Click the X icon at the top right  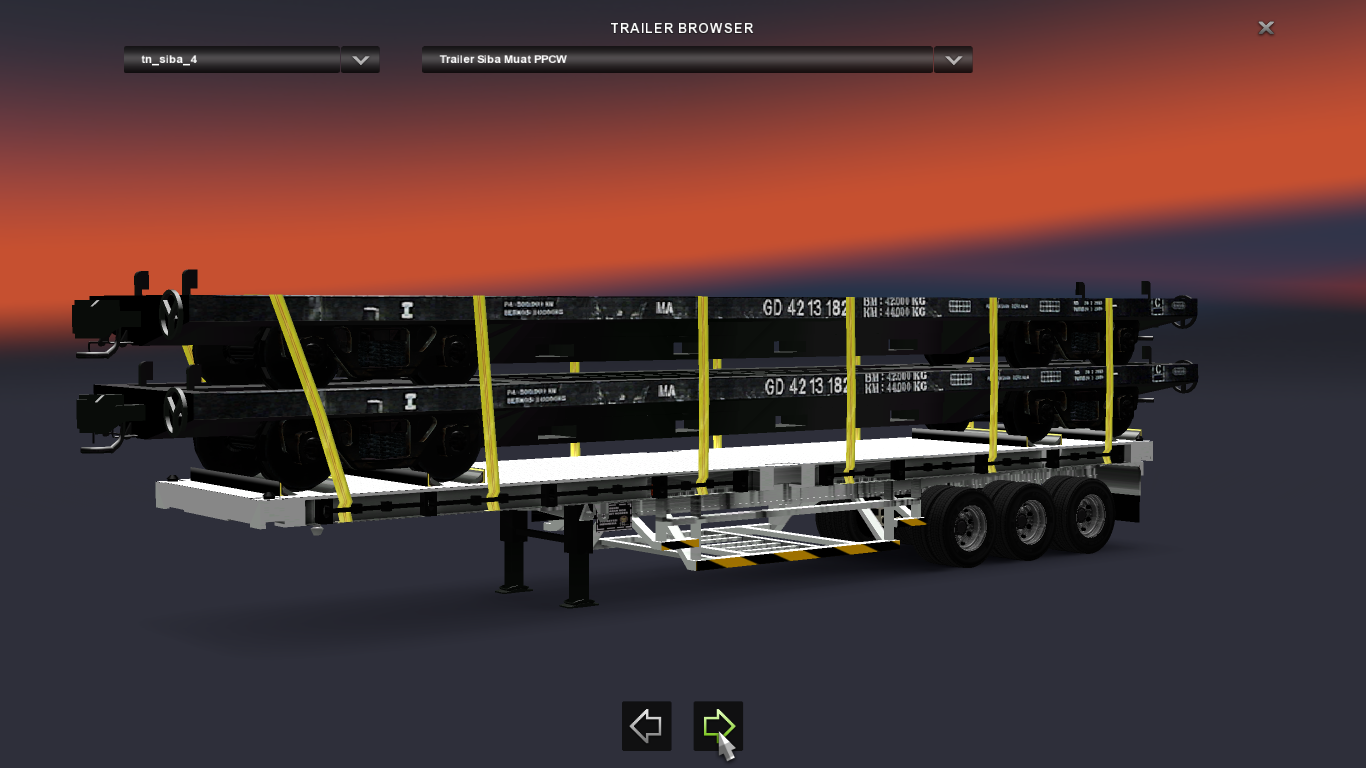tap(1265, 27)
